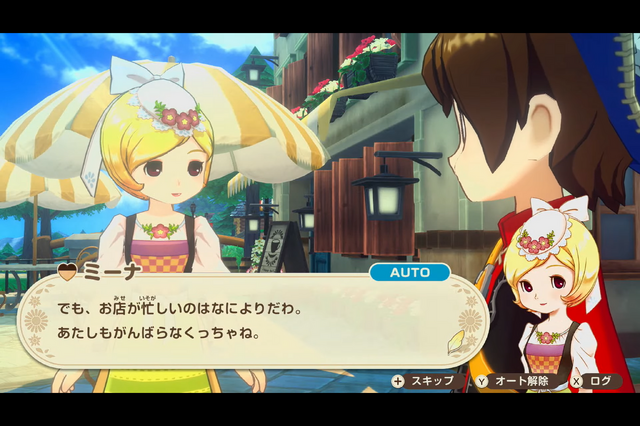Advance the ミーナ dialogue text box

coord(250,319)
